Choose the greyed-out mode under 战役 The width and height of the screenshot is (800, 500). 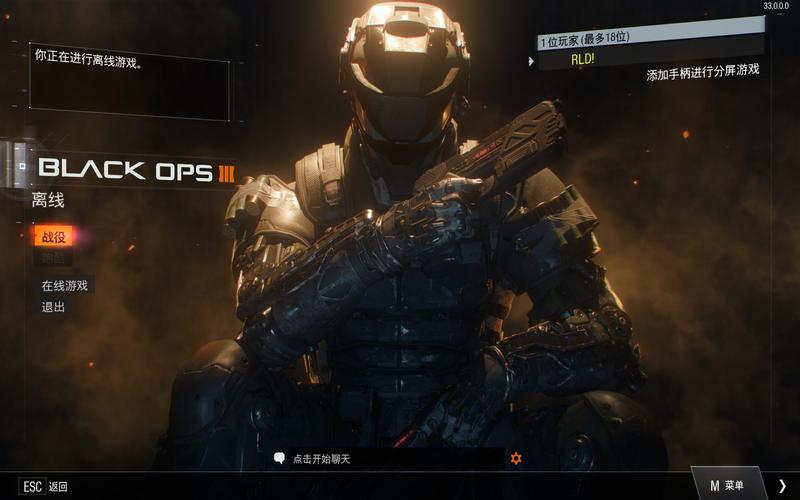pos(53,258)
